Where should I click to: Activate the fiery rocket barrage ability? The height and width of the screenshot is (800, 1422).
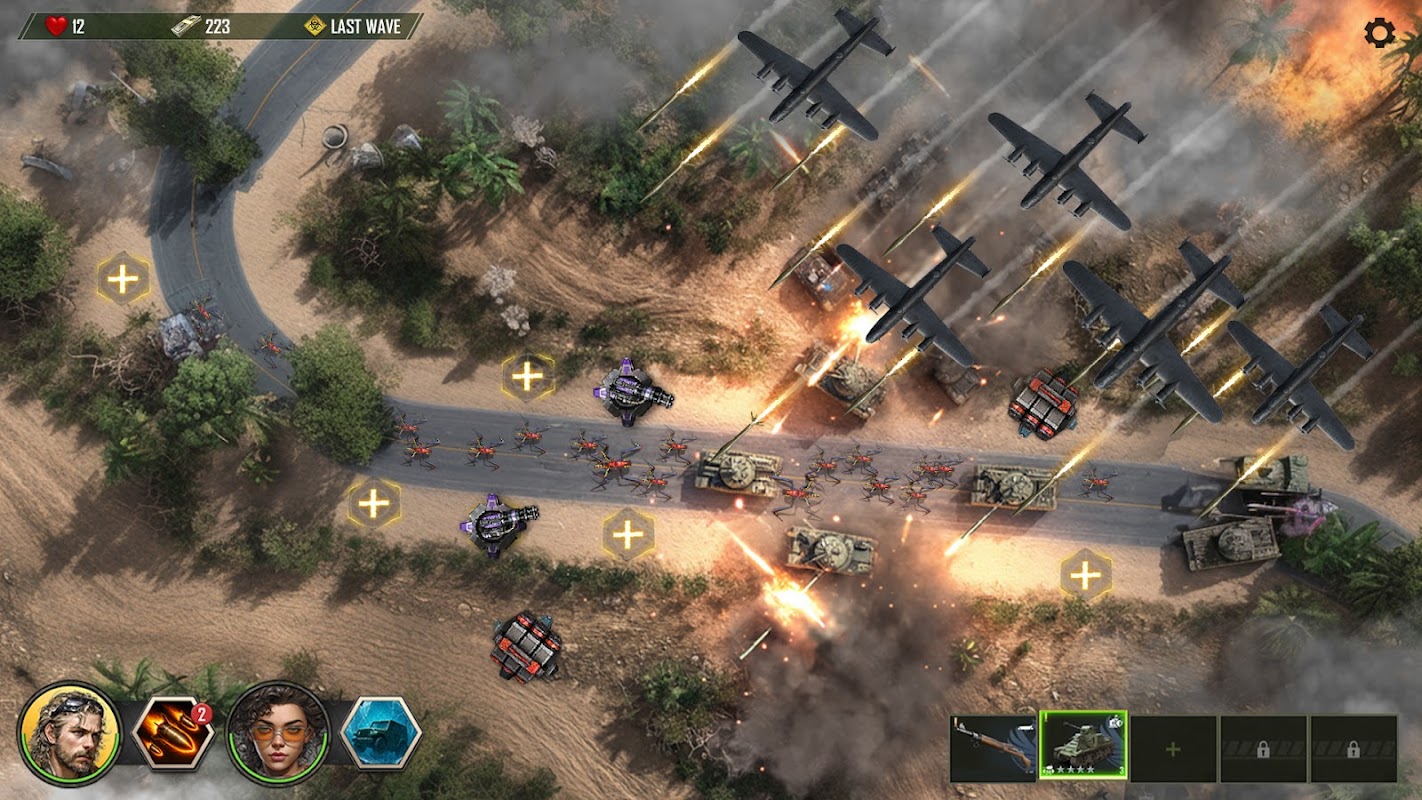pyautogui.click(x=173, y=733)
